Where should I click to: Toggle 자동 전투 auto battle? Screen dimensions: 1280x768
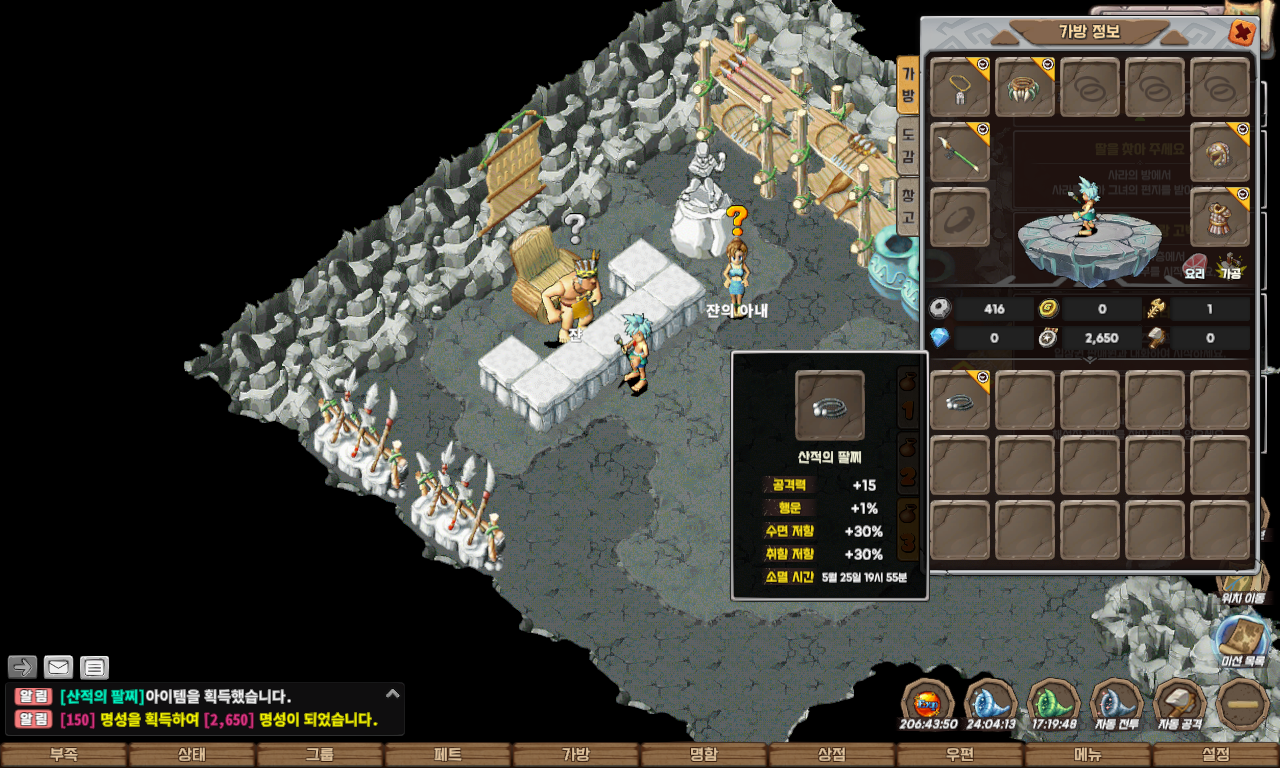tap(1117, 704)
